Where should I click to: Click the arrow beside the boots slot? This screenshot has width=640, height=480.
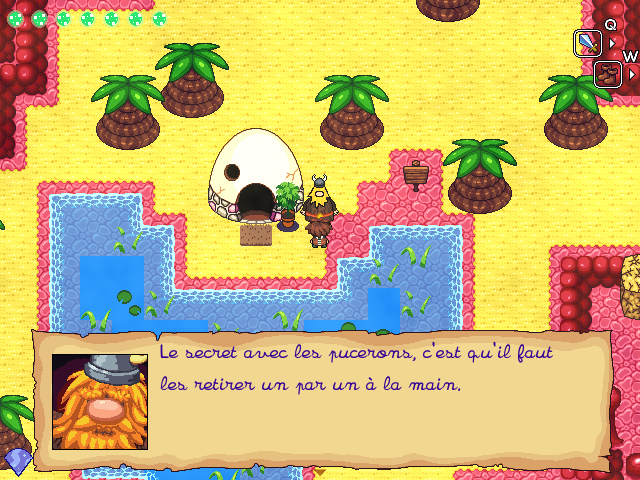click(x=632, y=75)
